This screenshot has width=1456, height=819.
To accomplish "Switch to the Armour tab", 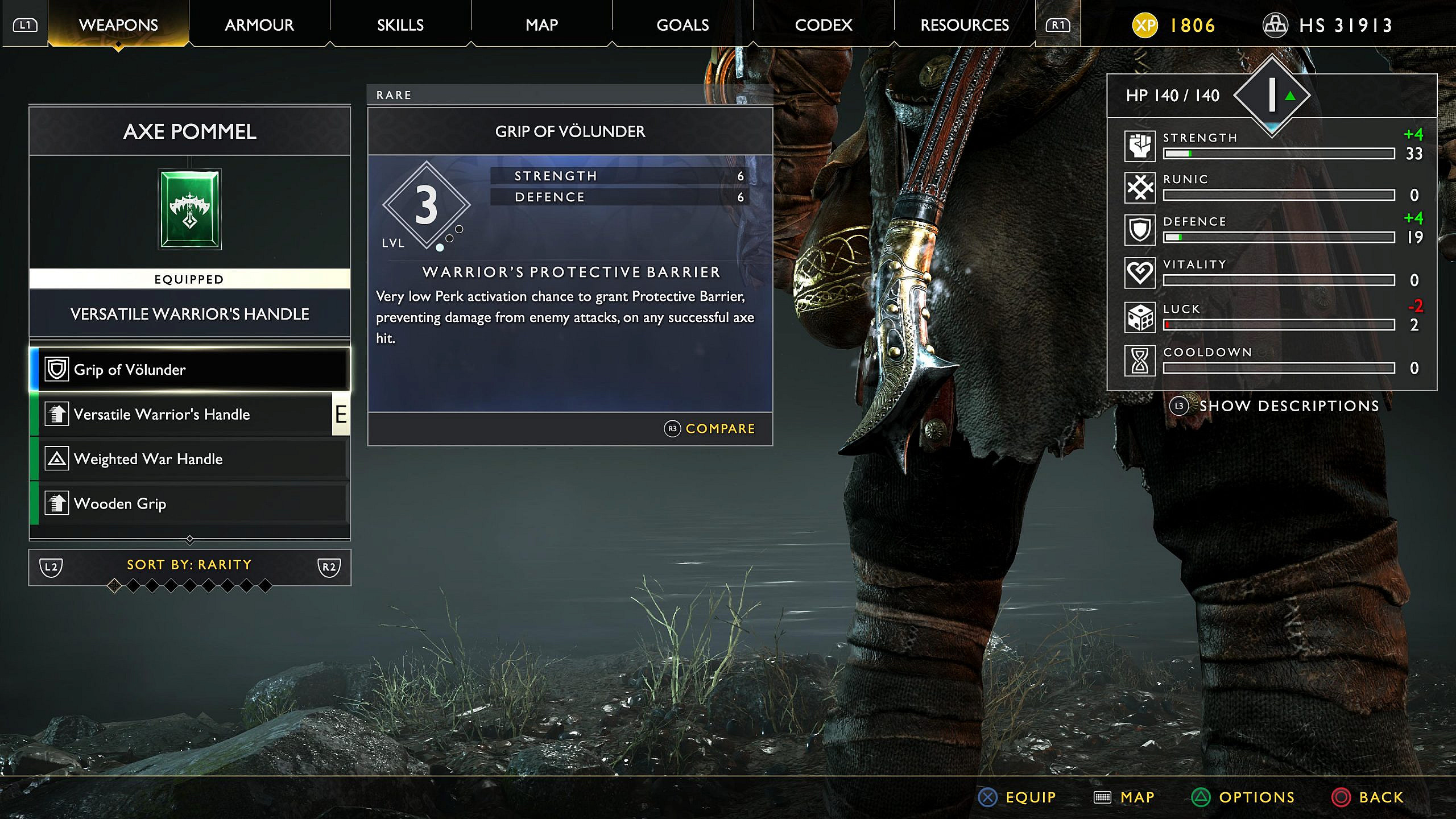I will (259, 24).
